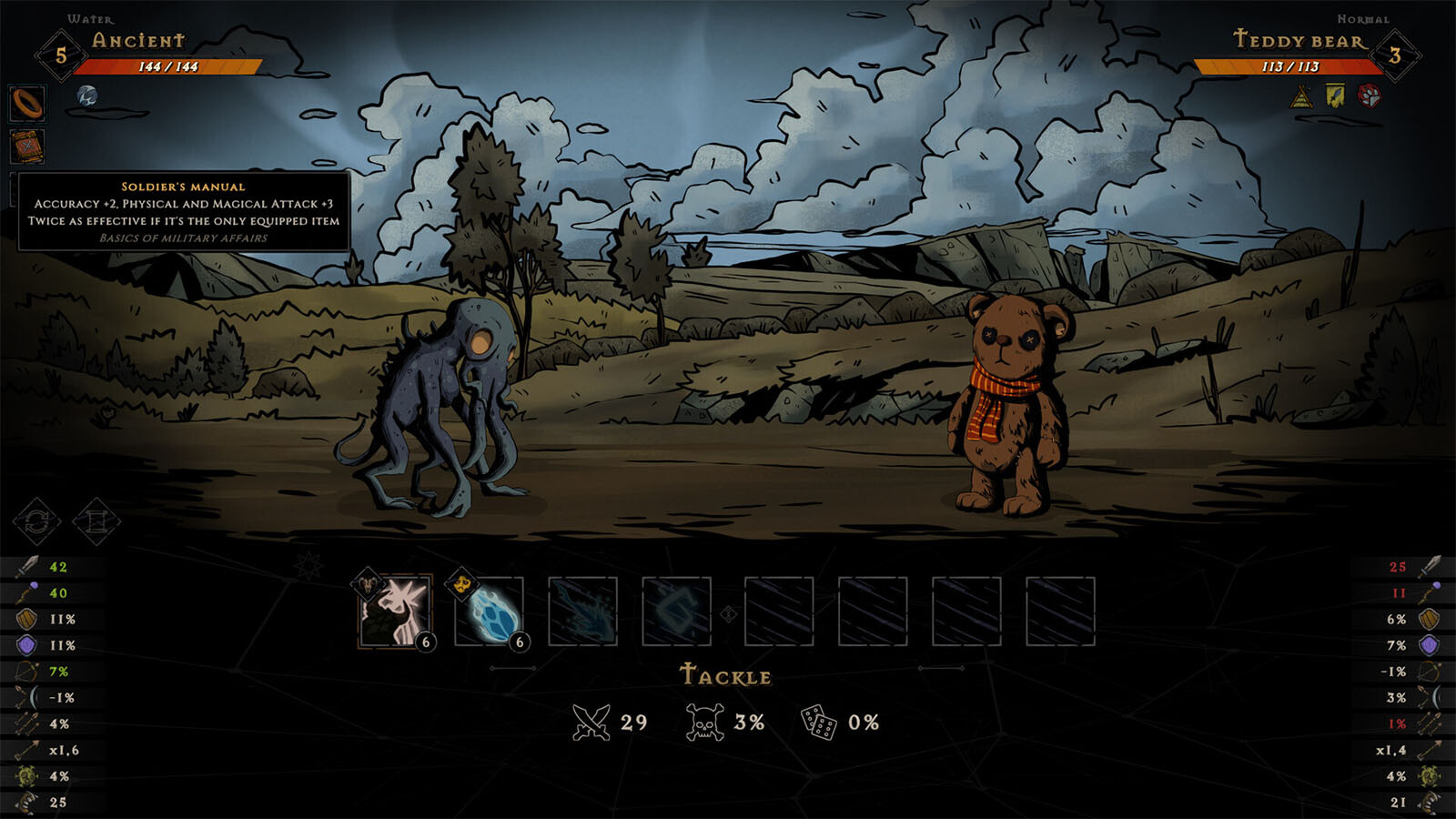Click the dimmed water splash ability slot
The image size is (1456, 819).
[583, 612]
